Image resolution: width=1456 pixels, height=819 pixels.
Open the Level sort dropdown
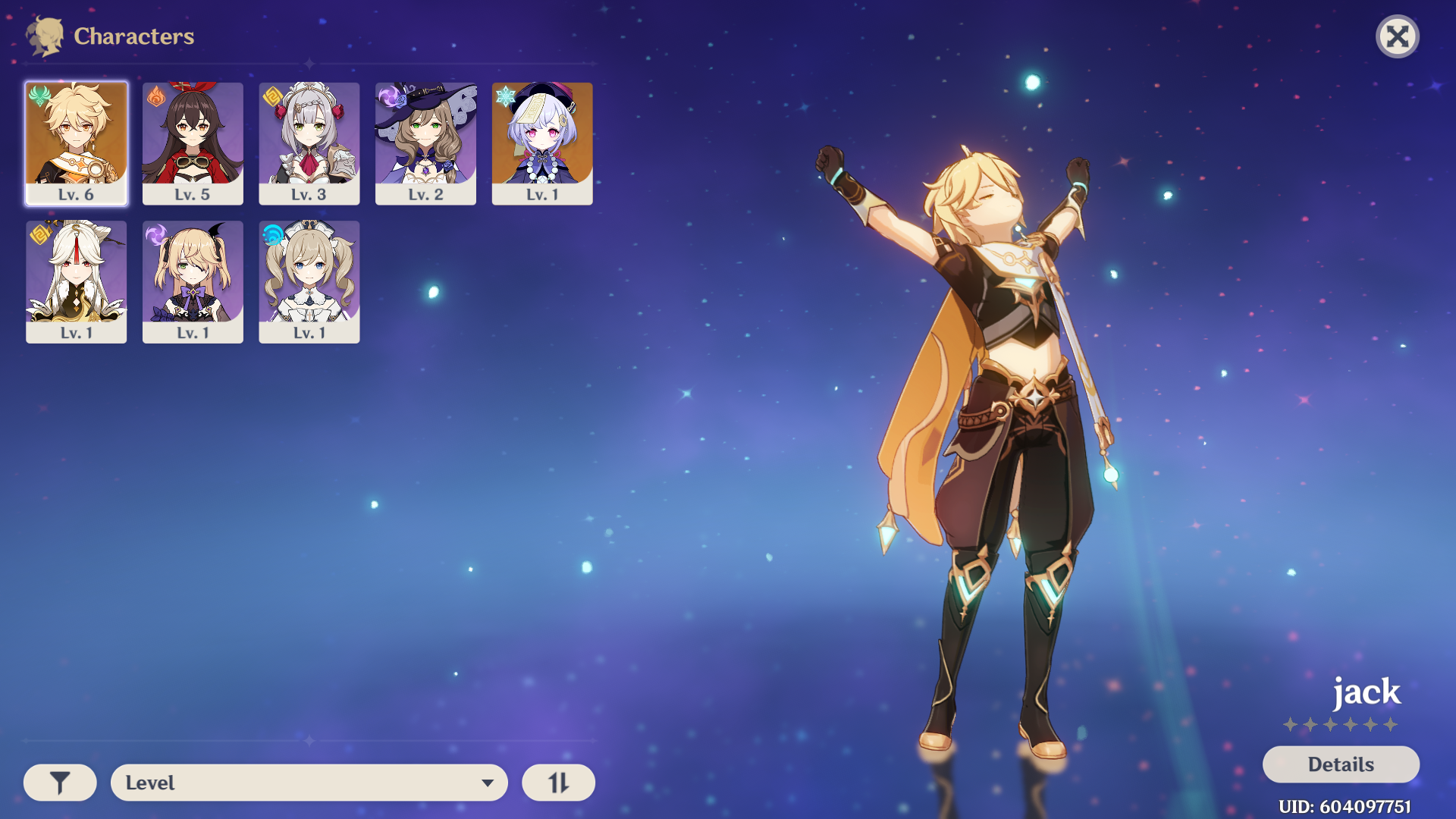tap(309, 783)
